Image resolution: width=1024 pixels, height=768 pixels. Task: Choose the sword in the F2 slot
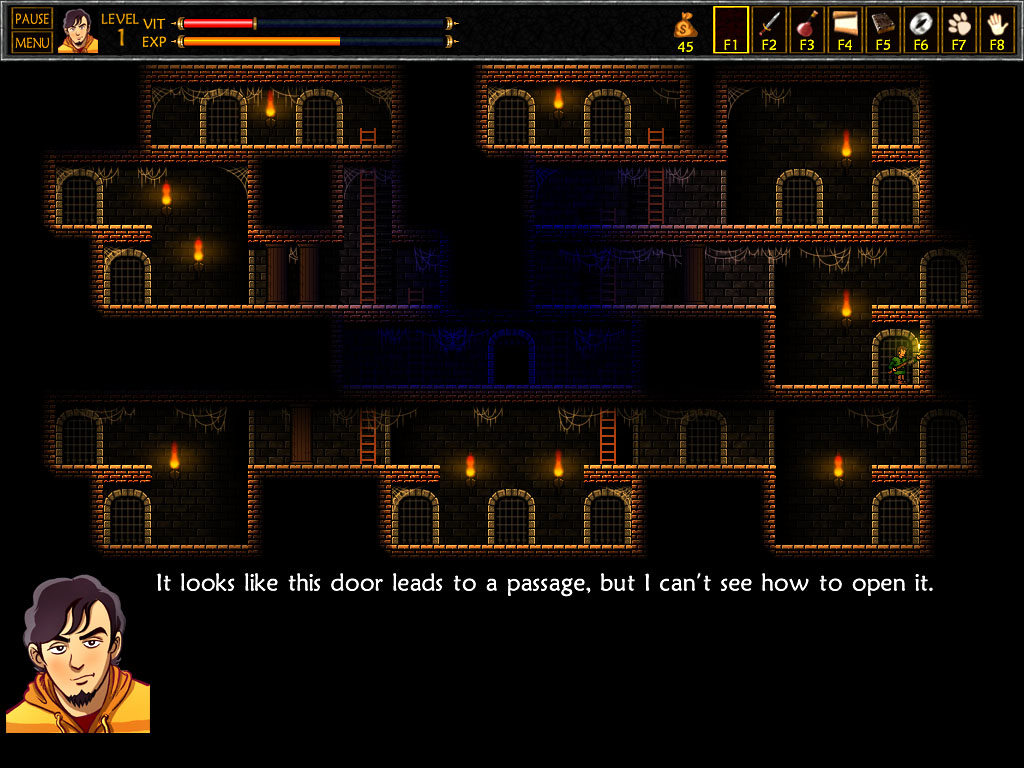coord(769,29)
